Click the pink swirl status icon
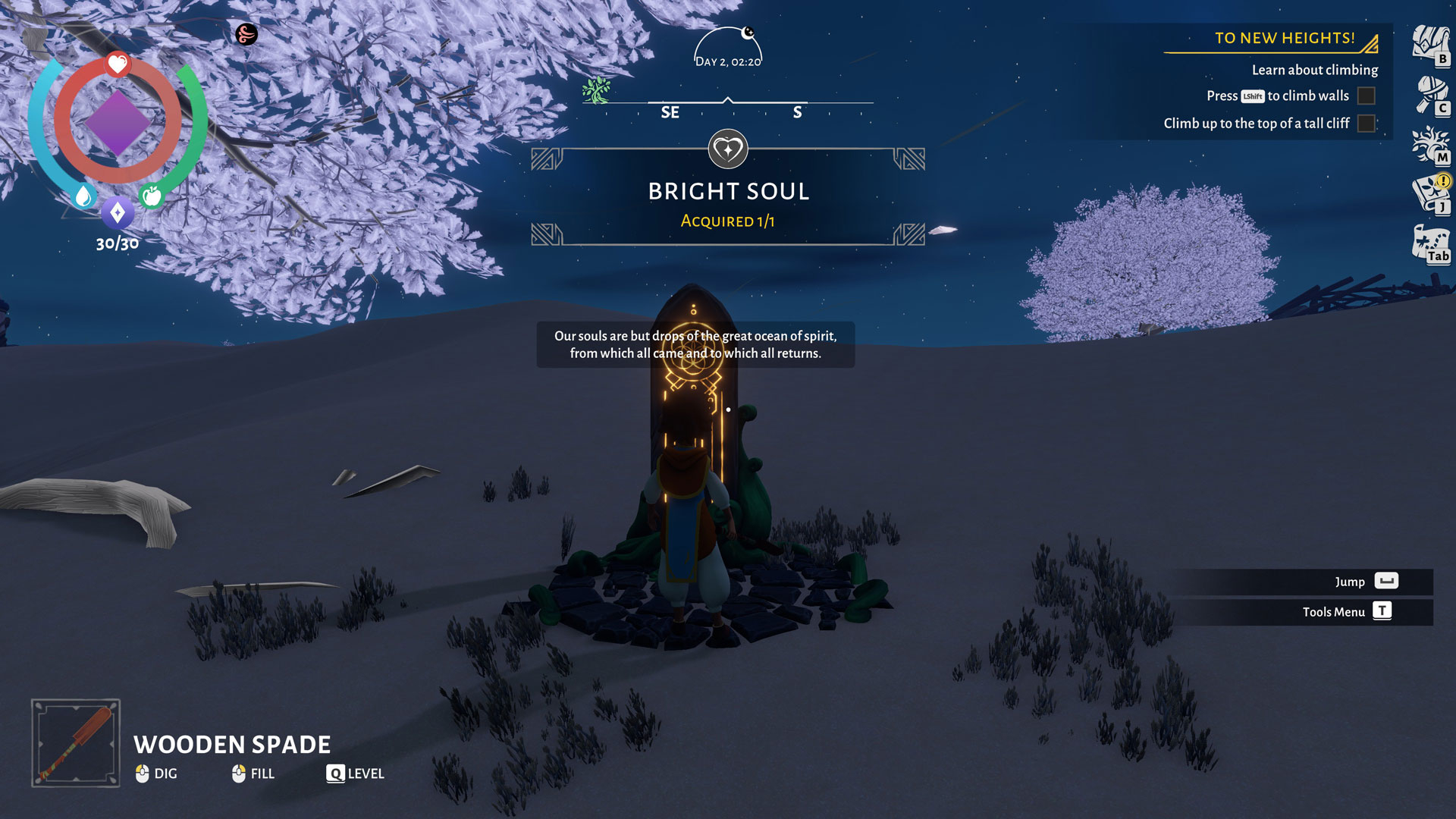 pos(246,34)
